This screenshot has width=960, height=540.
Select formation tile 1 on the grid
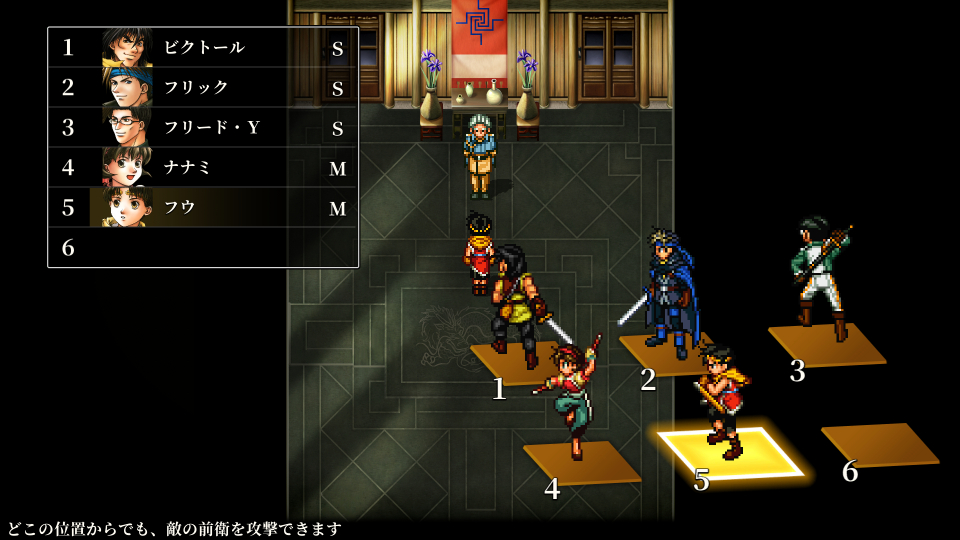[x=515, y=362]
